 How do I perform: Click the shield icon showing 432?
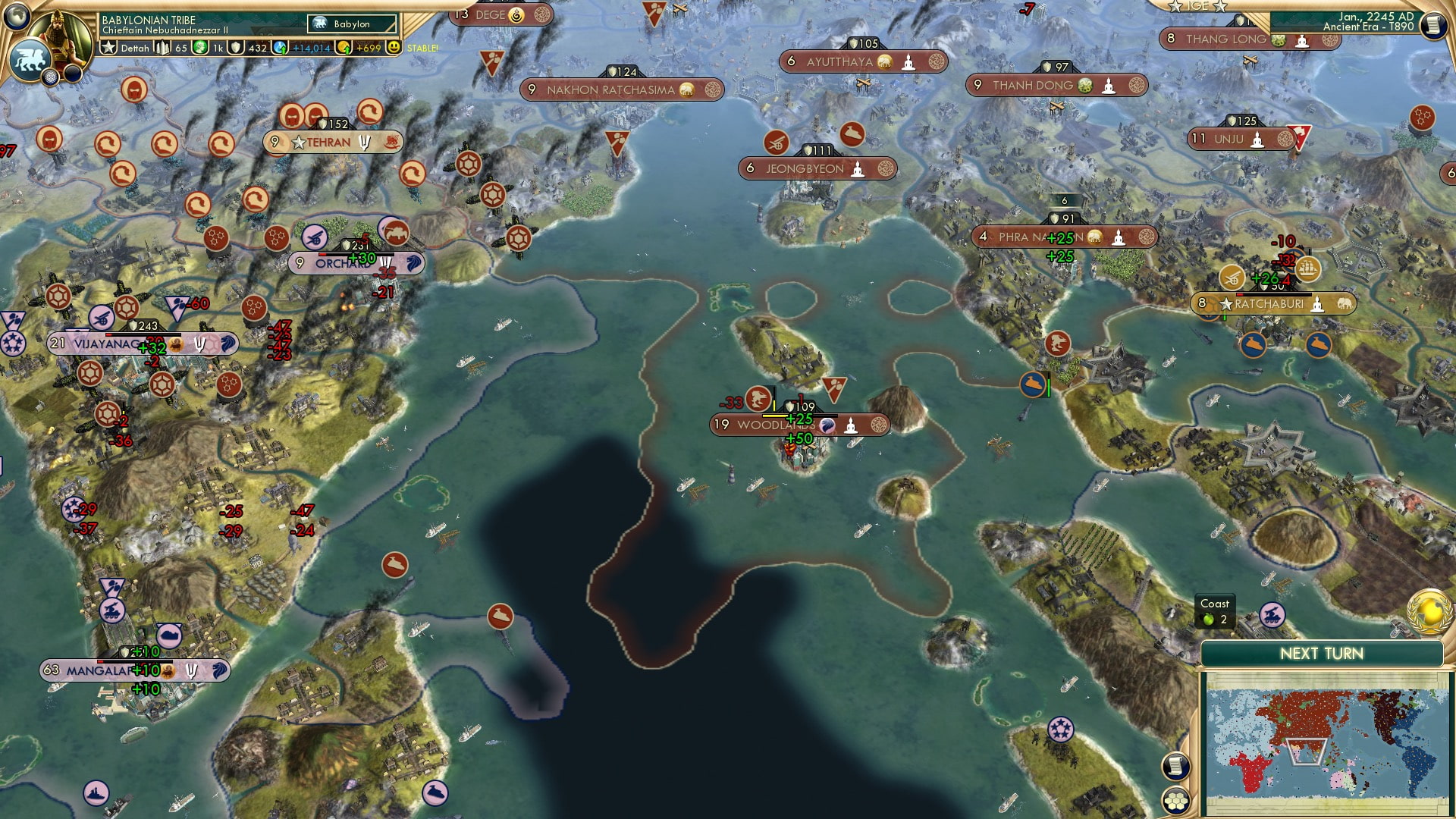pyautogui.click(x=237, y=49)
